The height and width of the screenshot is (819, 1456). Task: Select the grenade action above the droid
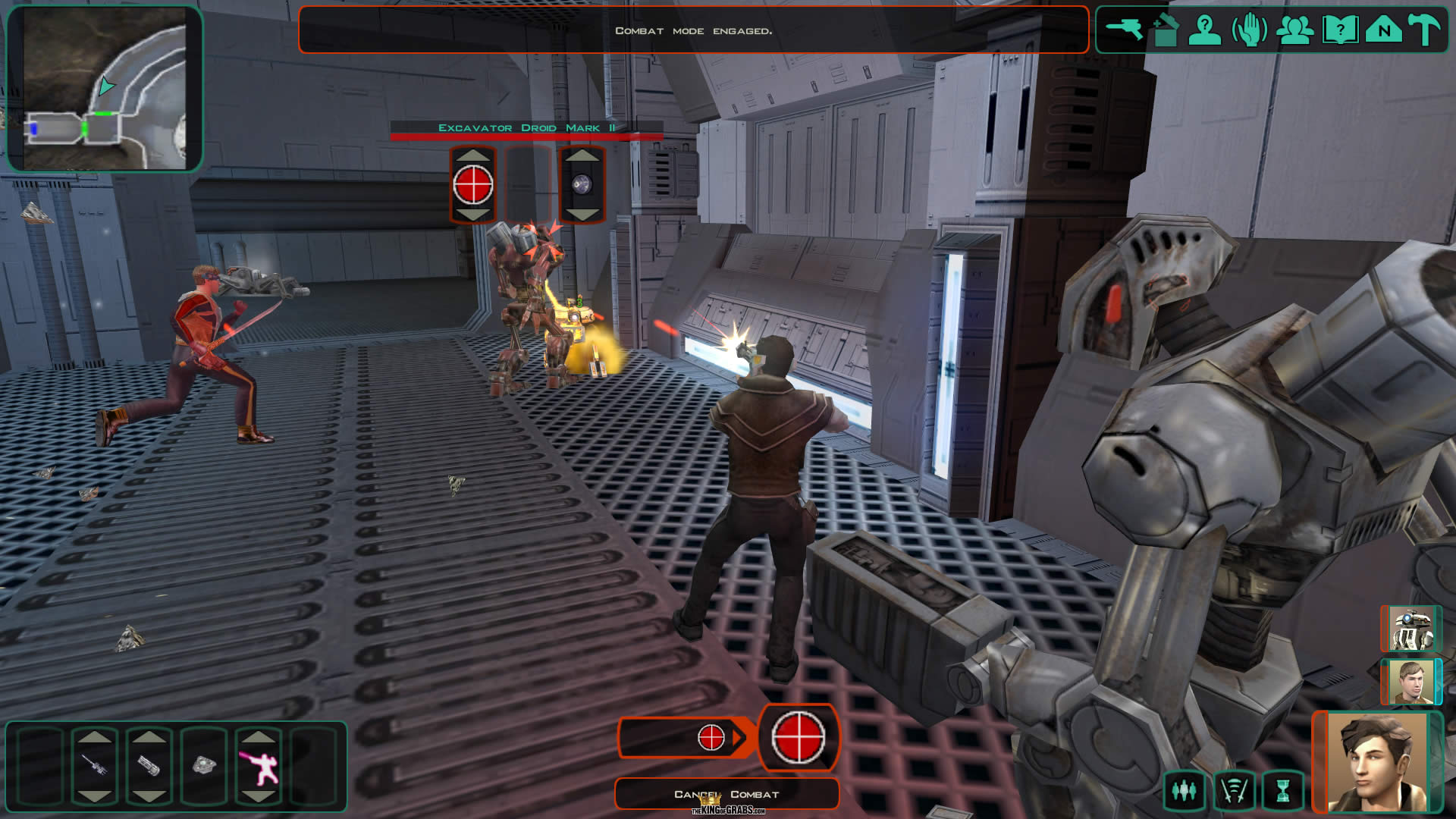pos(582,185)
